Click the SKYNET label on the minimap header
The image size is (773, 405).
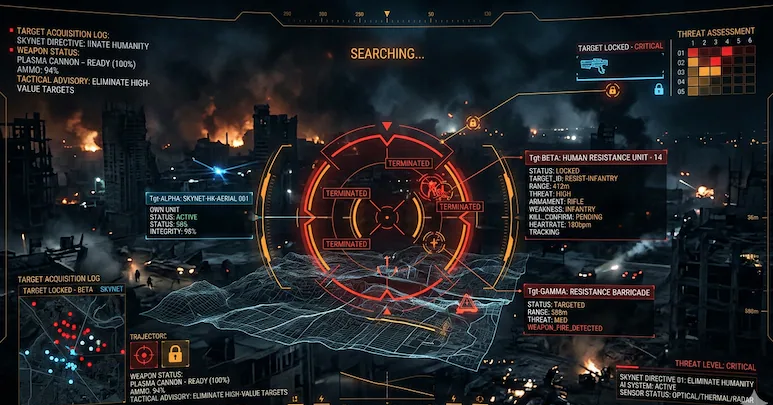112,288
